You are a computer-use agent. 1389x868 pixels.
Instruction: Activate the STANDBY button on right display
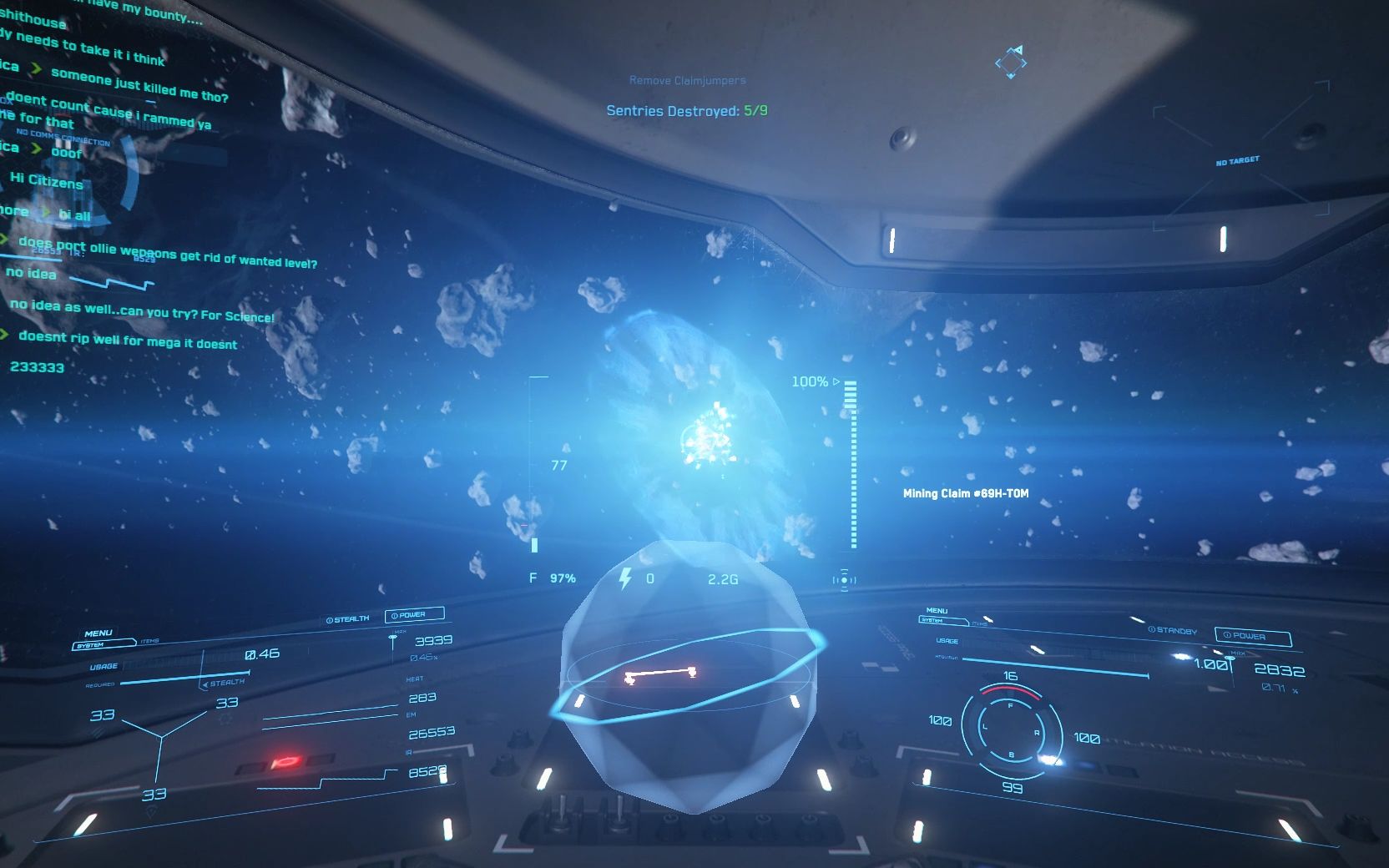(x=1173, y=631)
